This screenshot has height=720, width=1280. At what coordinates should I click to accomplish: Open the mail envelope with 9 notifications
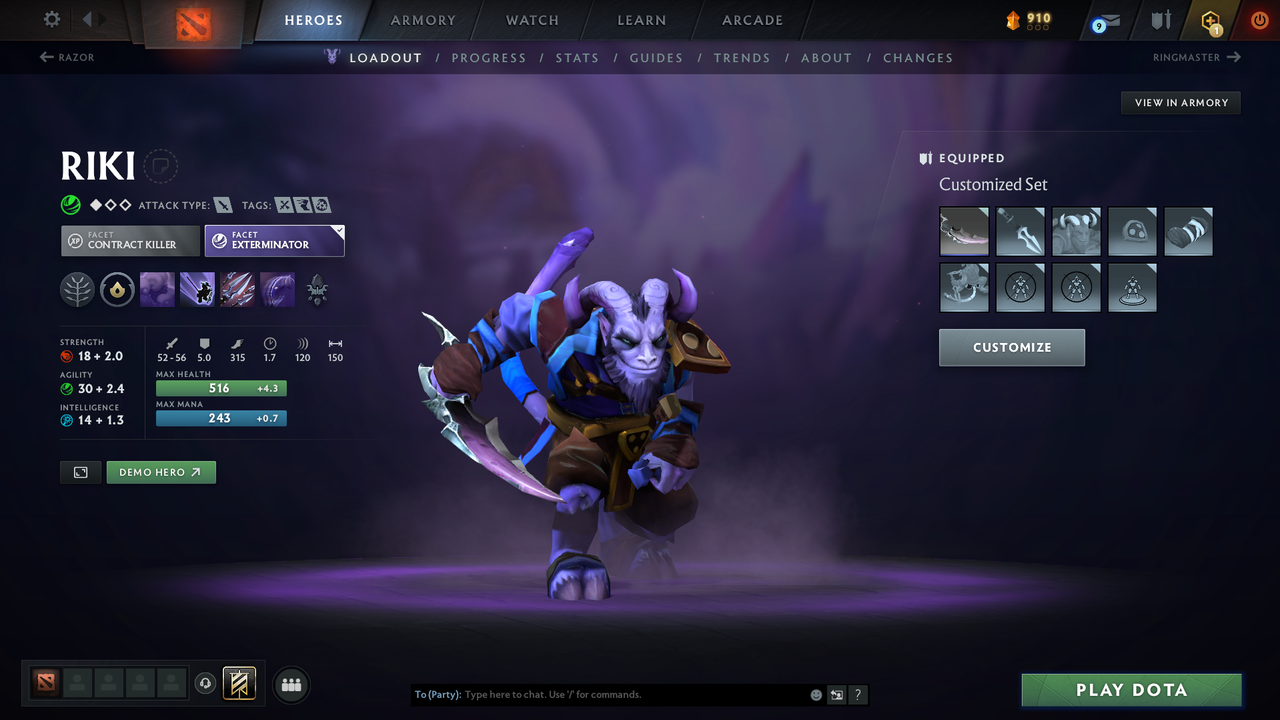click(x=1104, y=20)
